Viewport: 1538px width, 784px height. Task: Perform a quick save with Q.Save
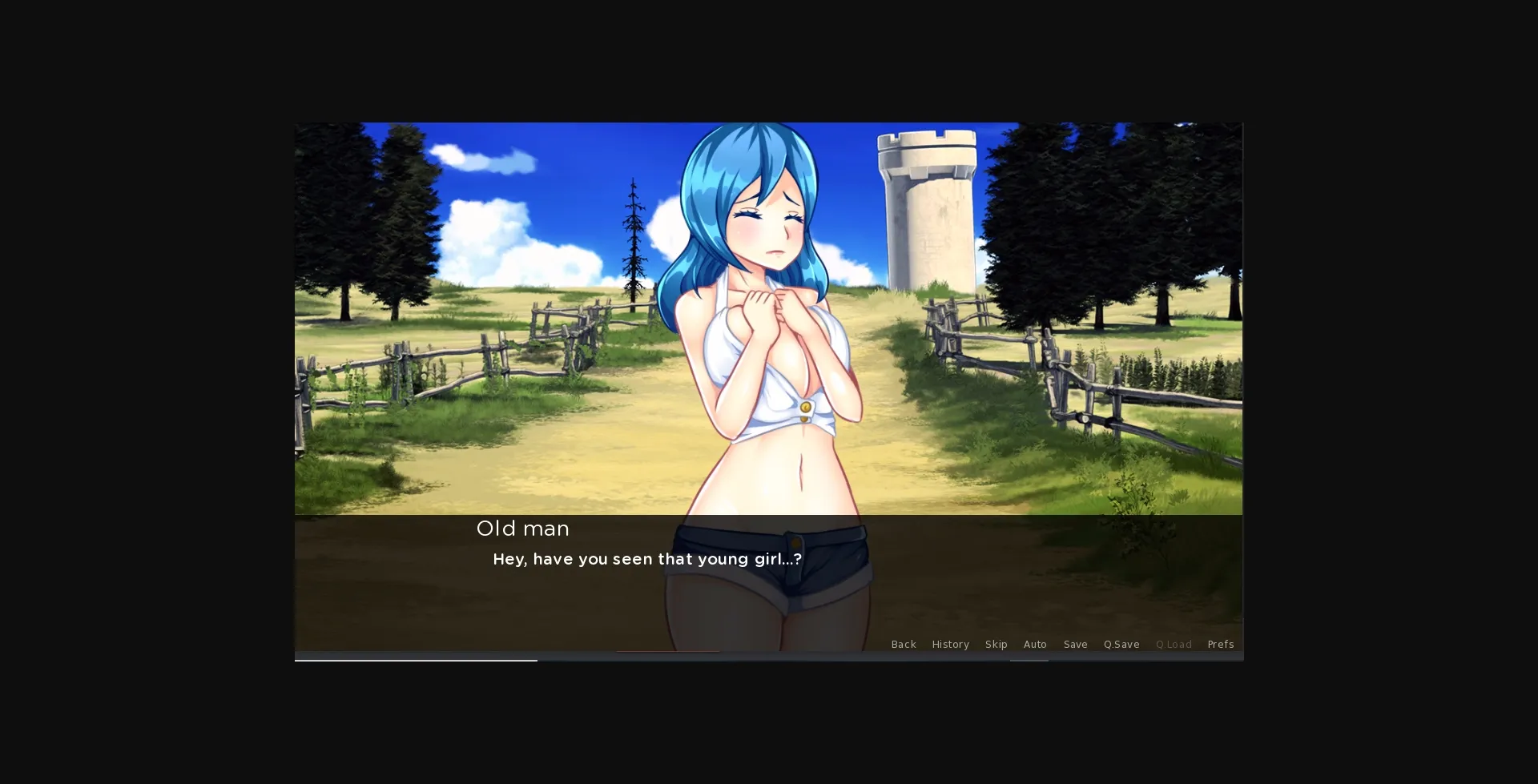(x=1121, y=645)
